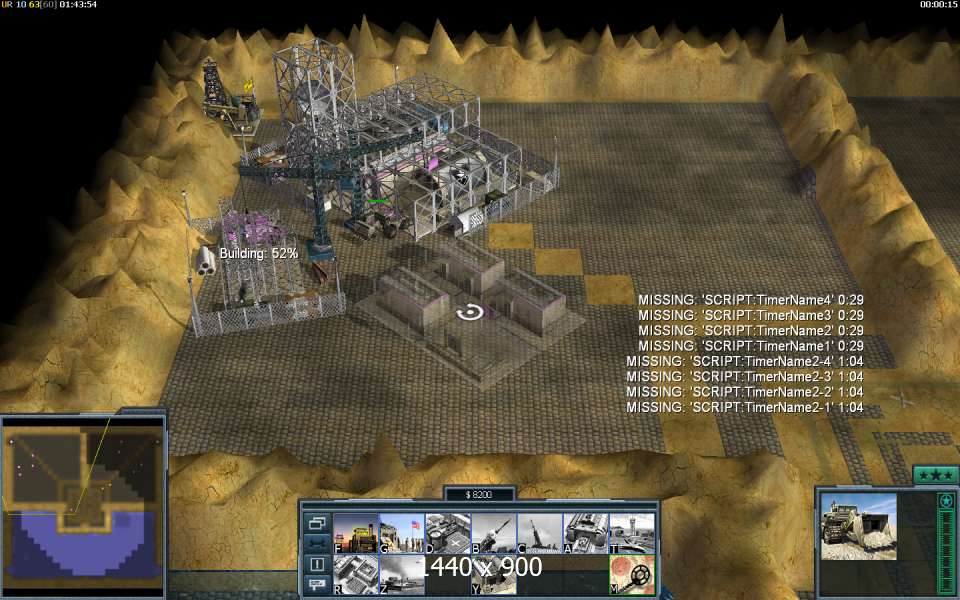The width and height of the screenshot is (960, 600).
Task: Select the build icon labeled Y
Action: (x=493, y=575)
